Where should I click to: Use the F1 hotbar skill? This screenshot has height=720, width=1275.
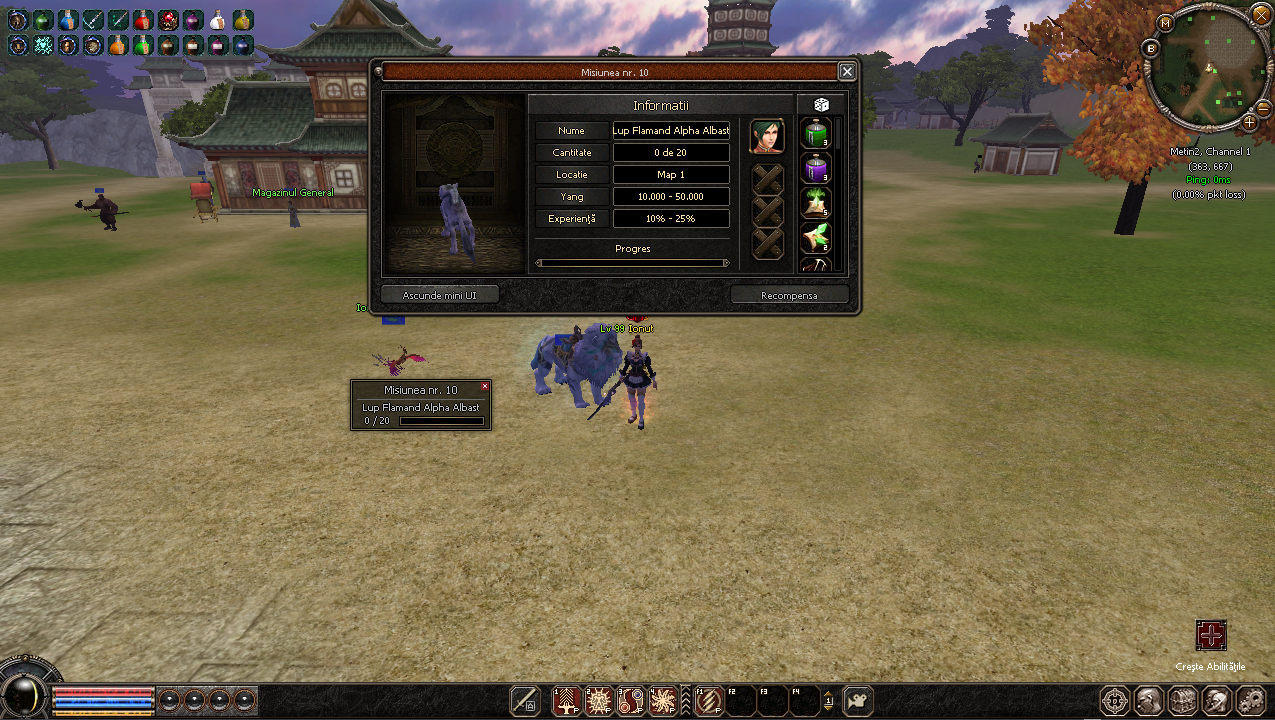coord(709,701)
